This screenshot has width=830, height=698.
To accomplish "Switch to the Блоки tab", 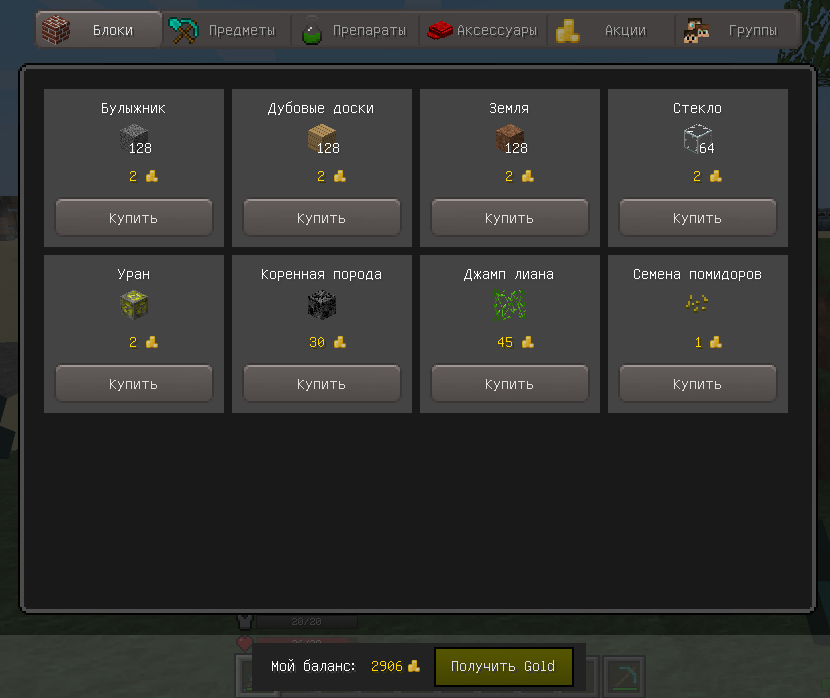I will click(99, 30).
